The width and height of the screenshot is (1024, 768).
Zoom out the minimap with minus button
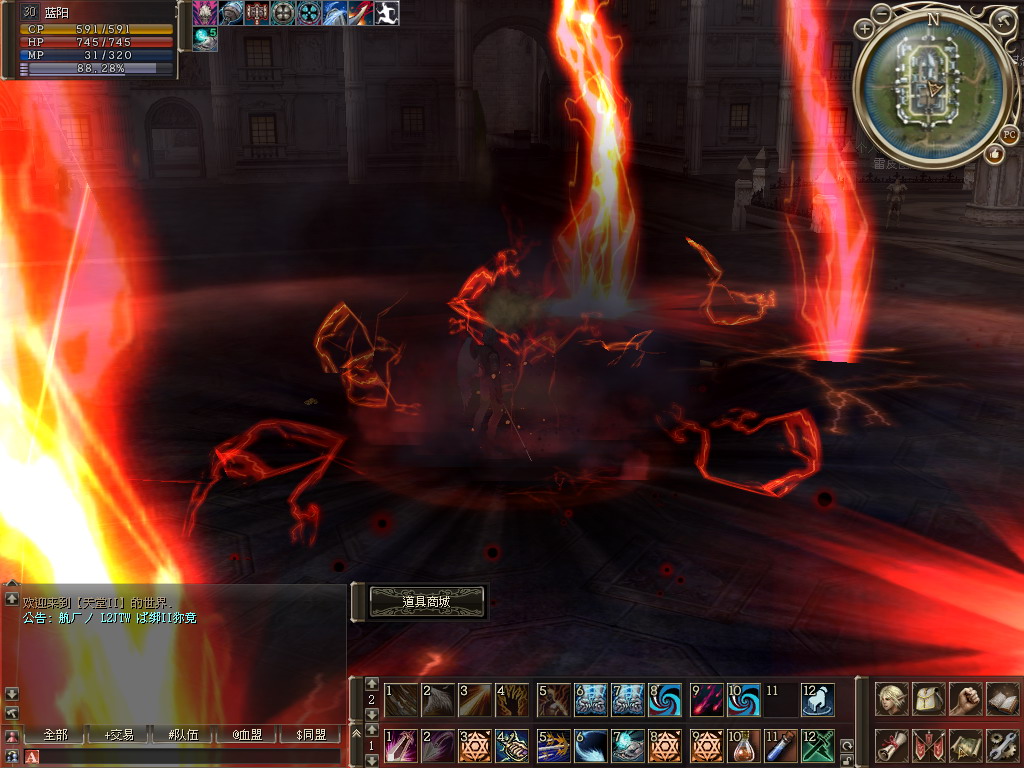click(x=881, y=14)
